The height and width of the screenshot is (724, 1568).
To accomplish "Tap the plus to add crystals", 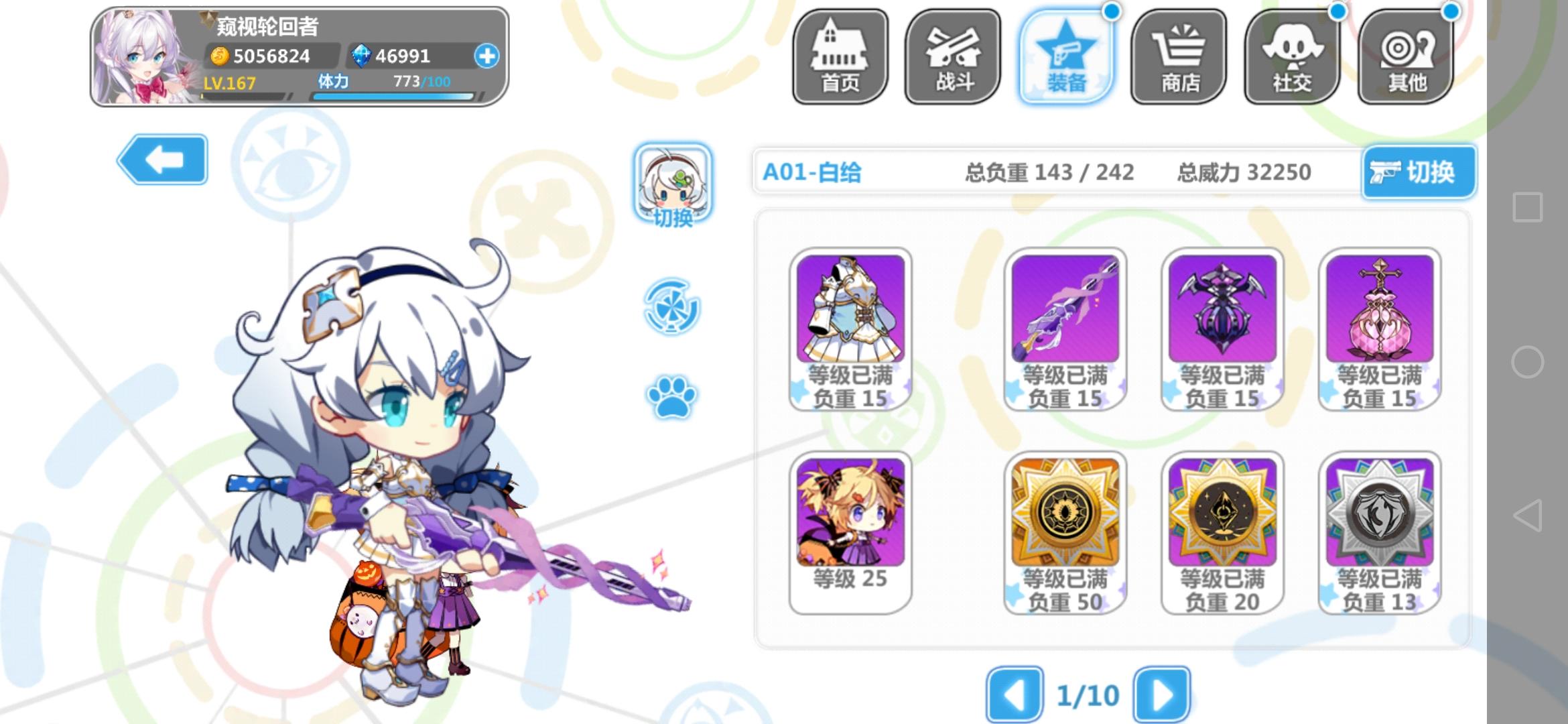I will point(487,57).
